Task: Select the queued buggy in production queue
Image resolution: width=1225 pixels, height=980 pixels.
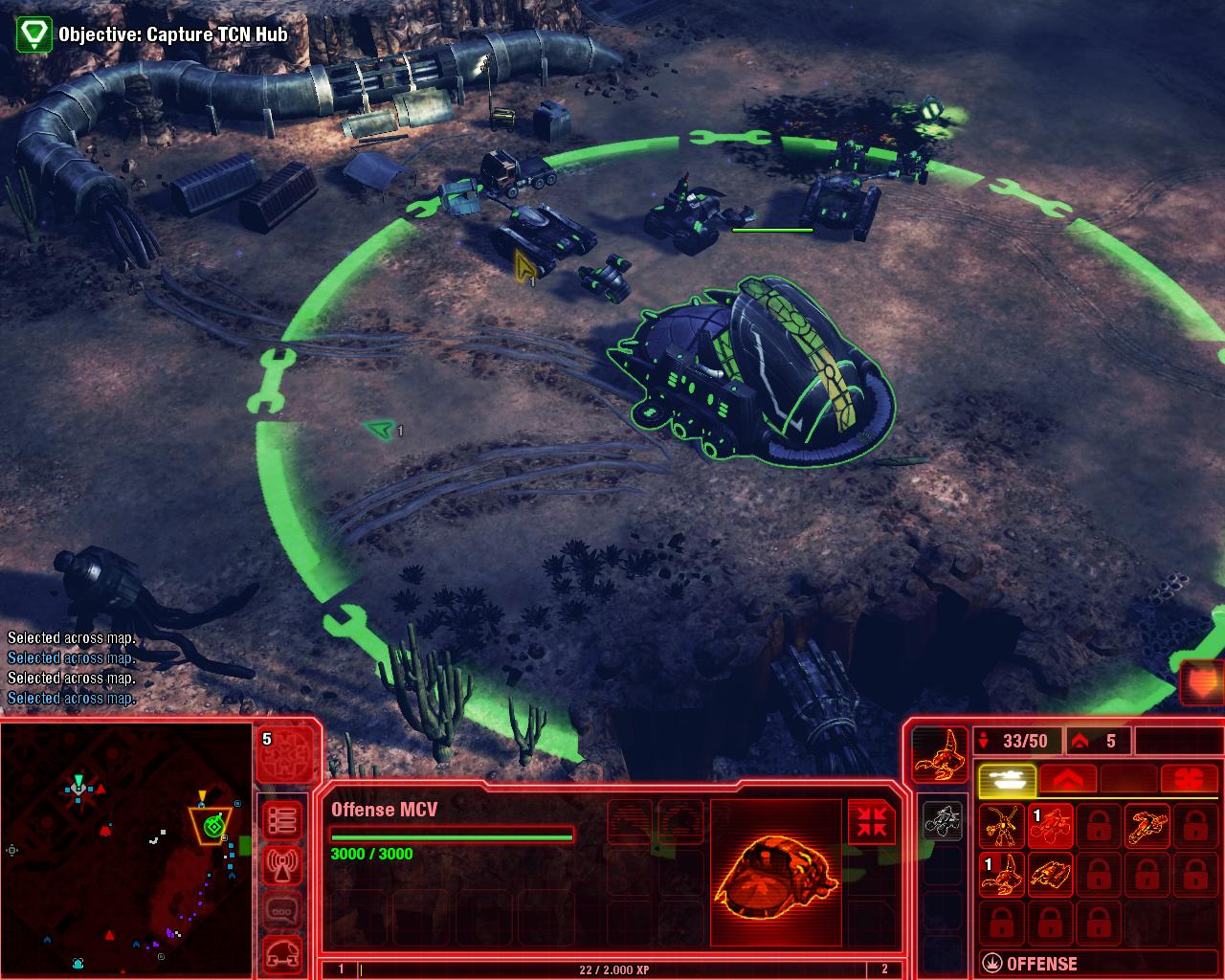Action: [941, 821]
